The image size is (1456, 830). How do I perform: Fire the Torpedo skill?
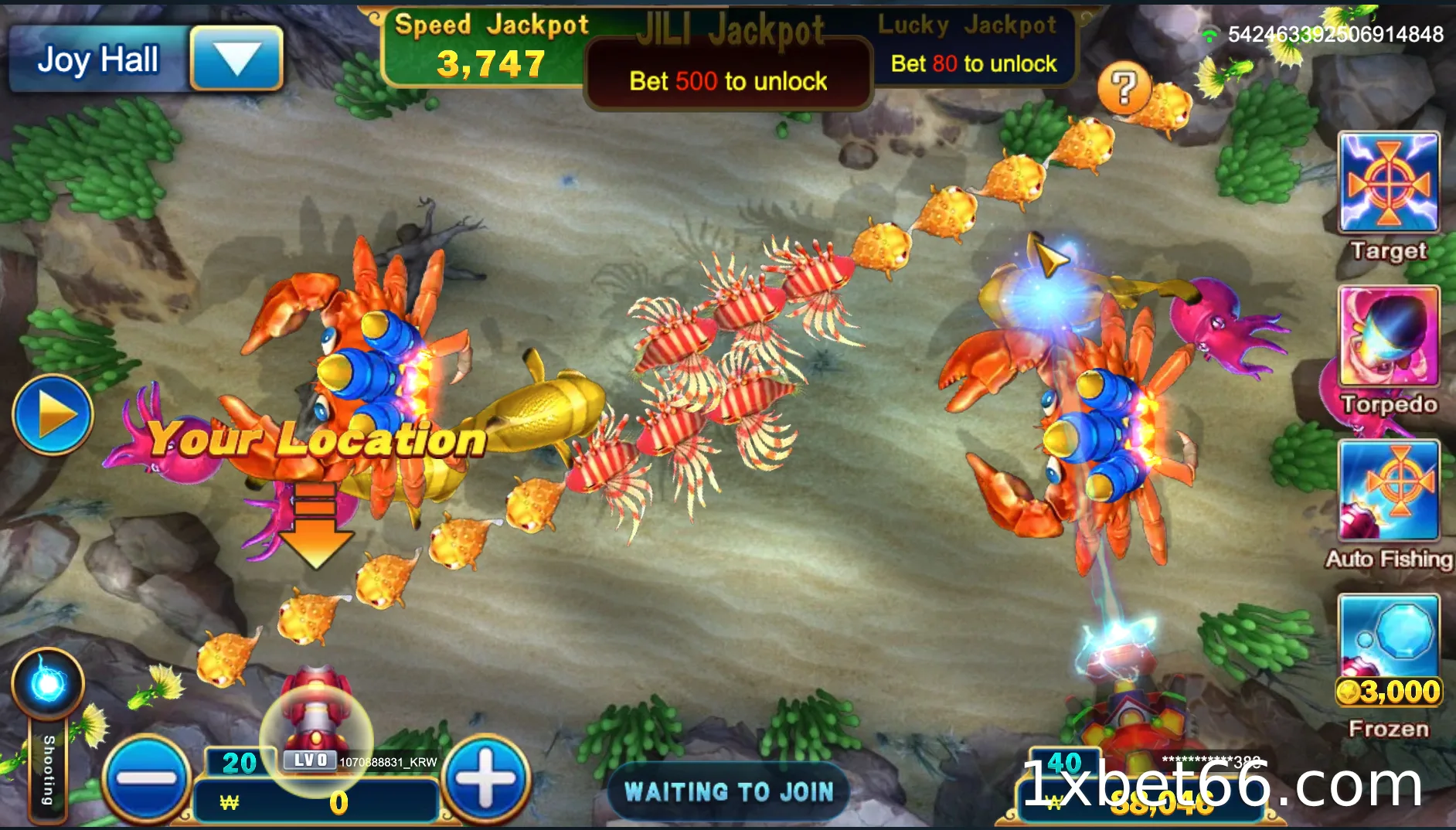click(1389, 336)
